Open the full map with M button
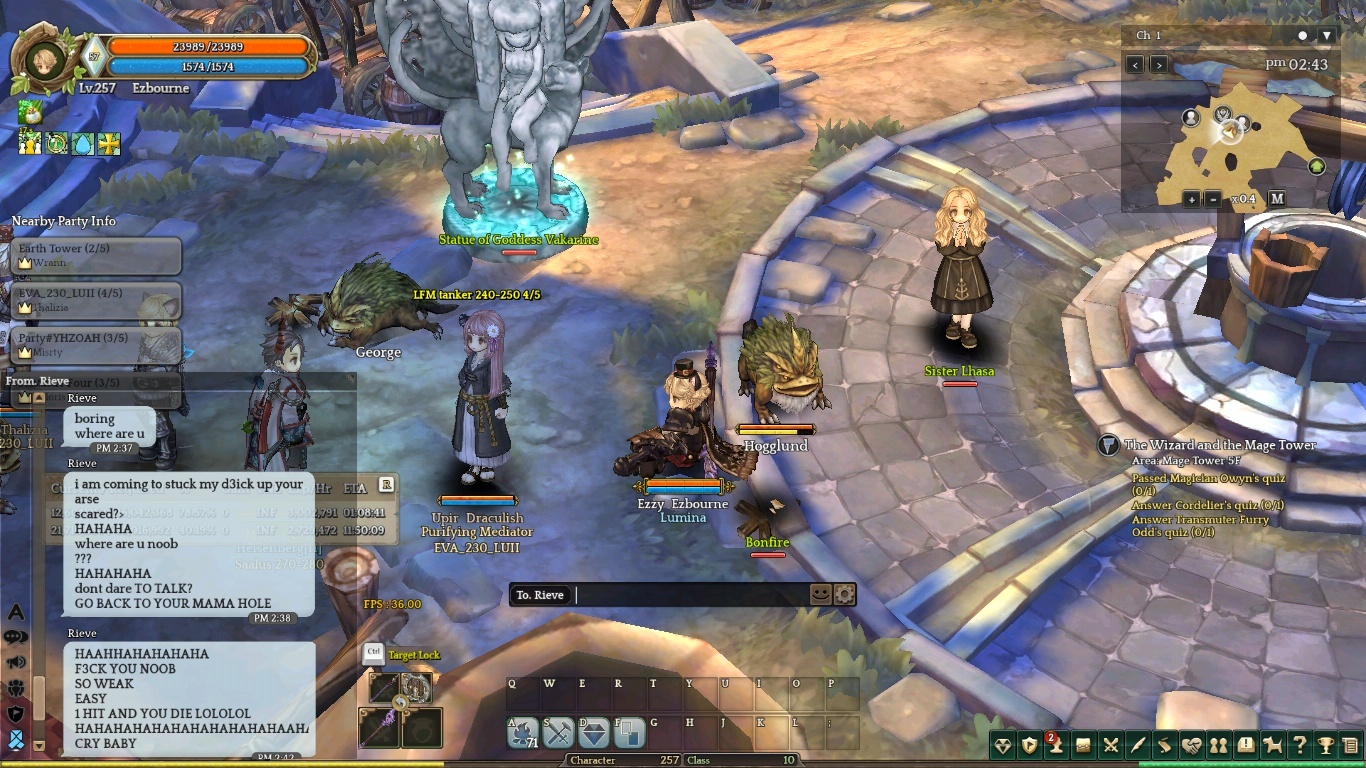This screenshot has height=768, width=1366. pyautogui.click(x=1277, y=199)
